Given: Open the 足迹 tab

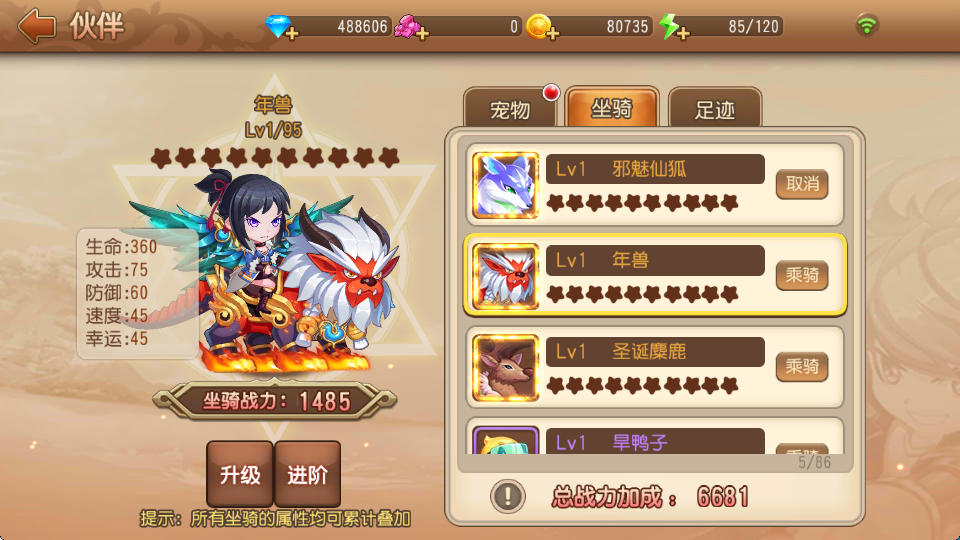Looking at the screenshot, I should [714, 109].
